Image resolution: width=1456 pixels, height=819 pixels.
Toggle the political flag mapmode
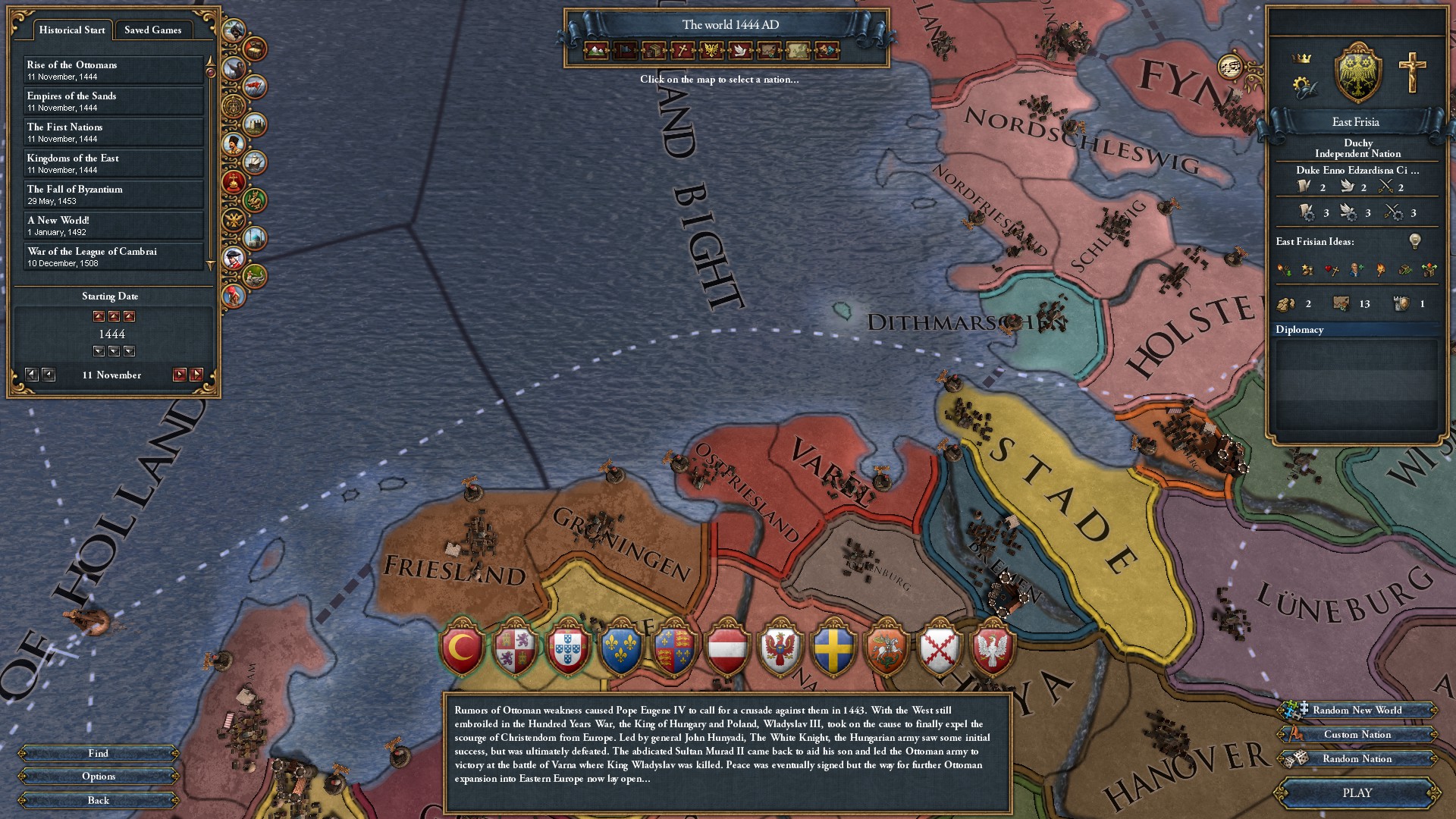click(x=625, y=52)
